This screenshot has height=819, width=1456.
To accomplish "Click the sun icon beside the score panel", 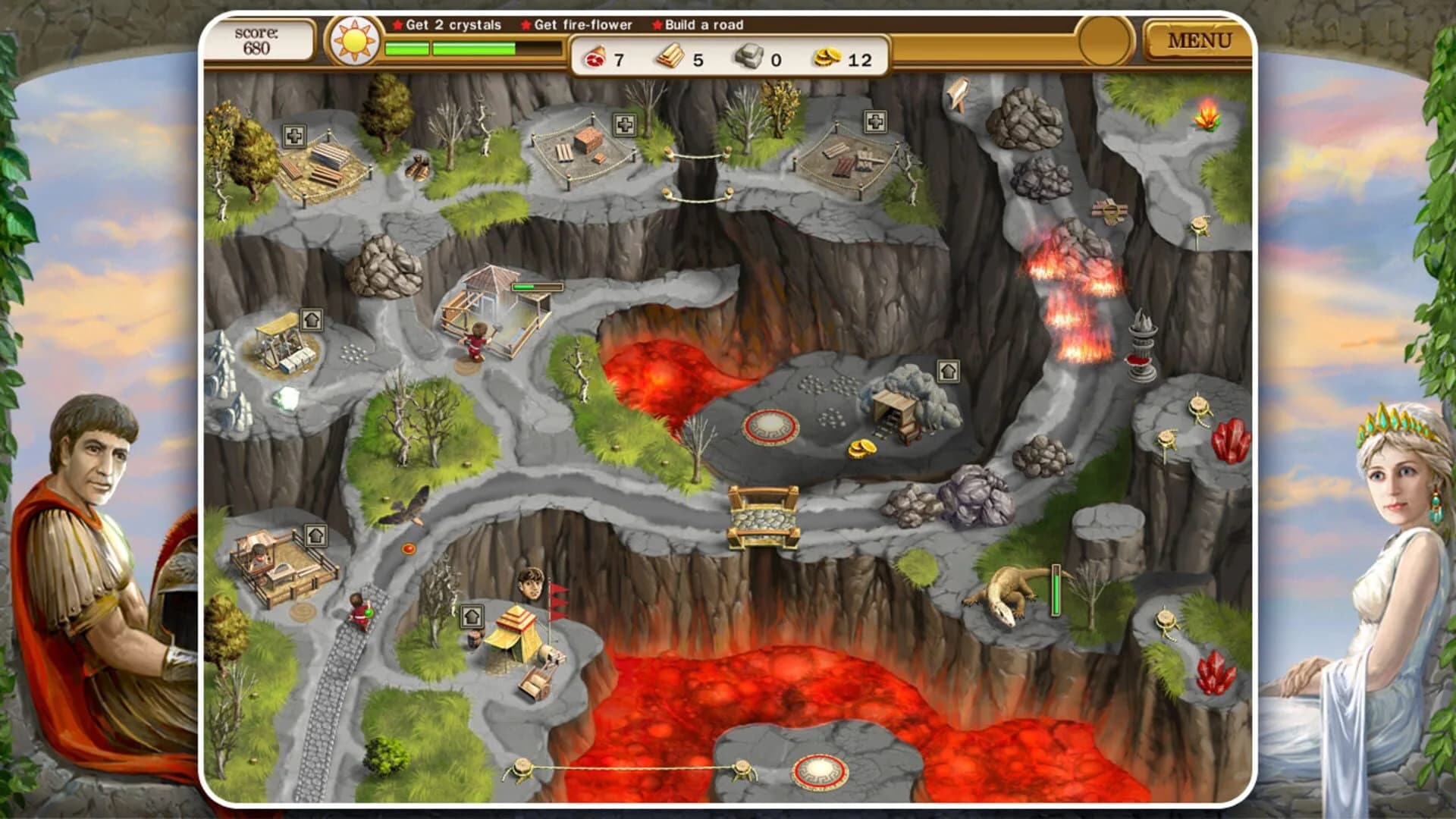I will pyautogui.click(x=355, y=40).
